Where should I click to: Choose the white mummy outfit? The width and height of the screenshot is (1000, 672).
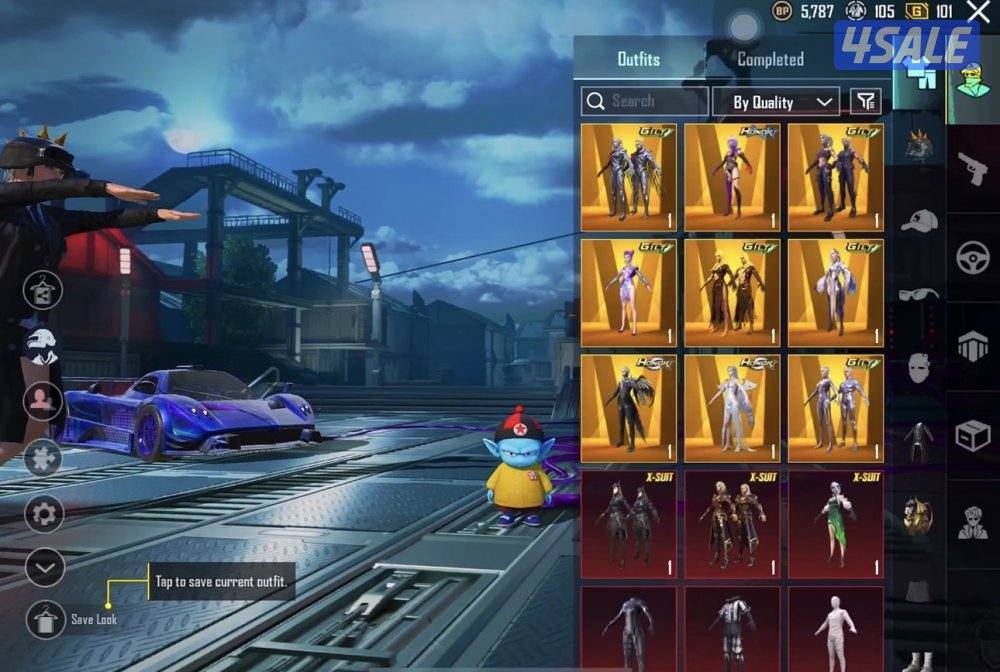pos(836,630)
